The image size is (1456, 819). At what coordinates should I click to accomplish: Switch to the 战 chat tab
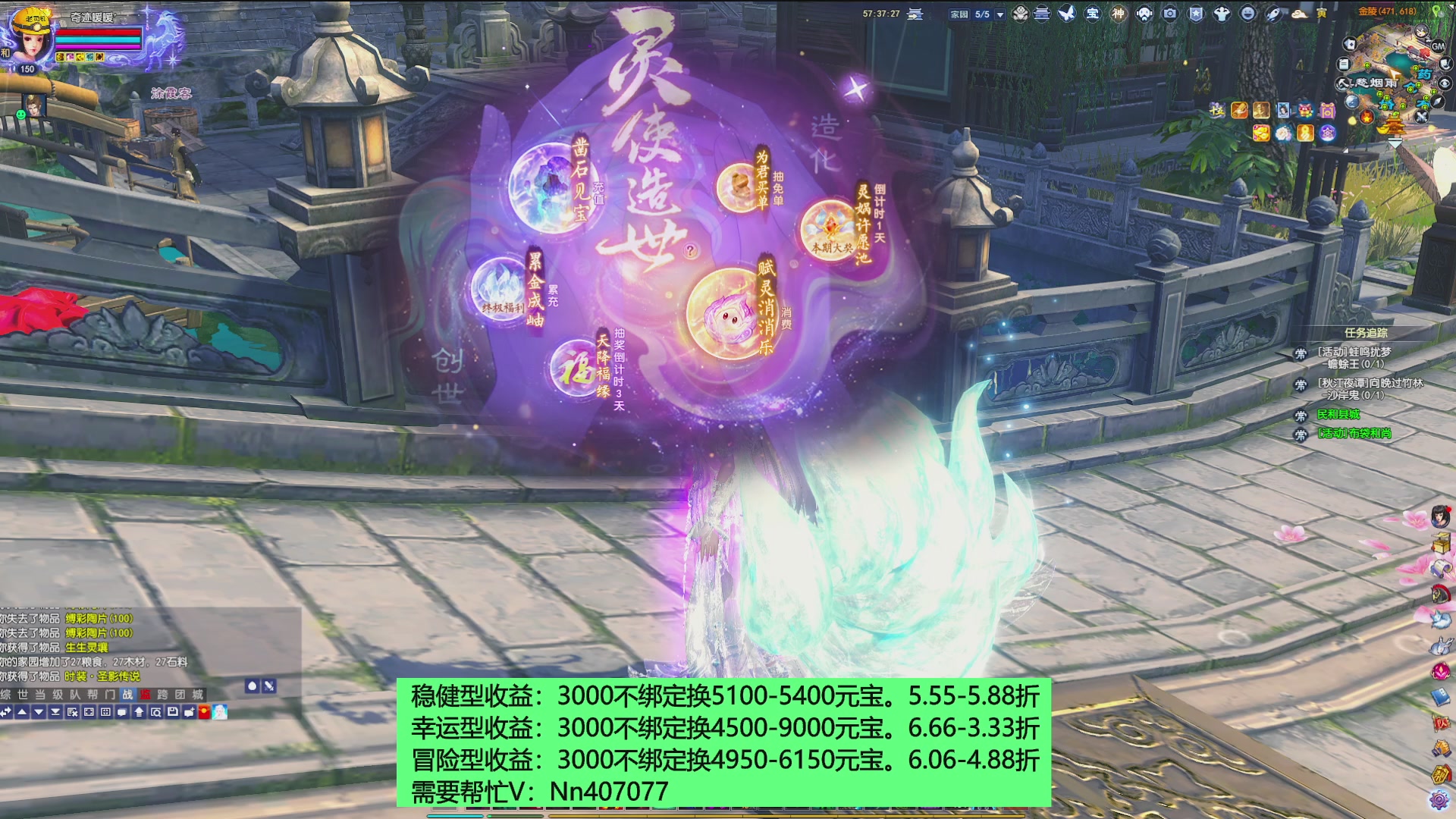[x=127, y=694]
